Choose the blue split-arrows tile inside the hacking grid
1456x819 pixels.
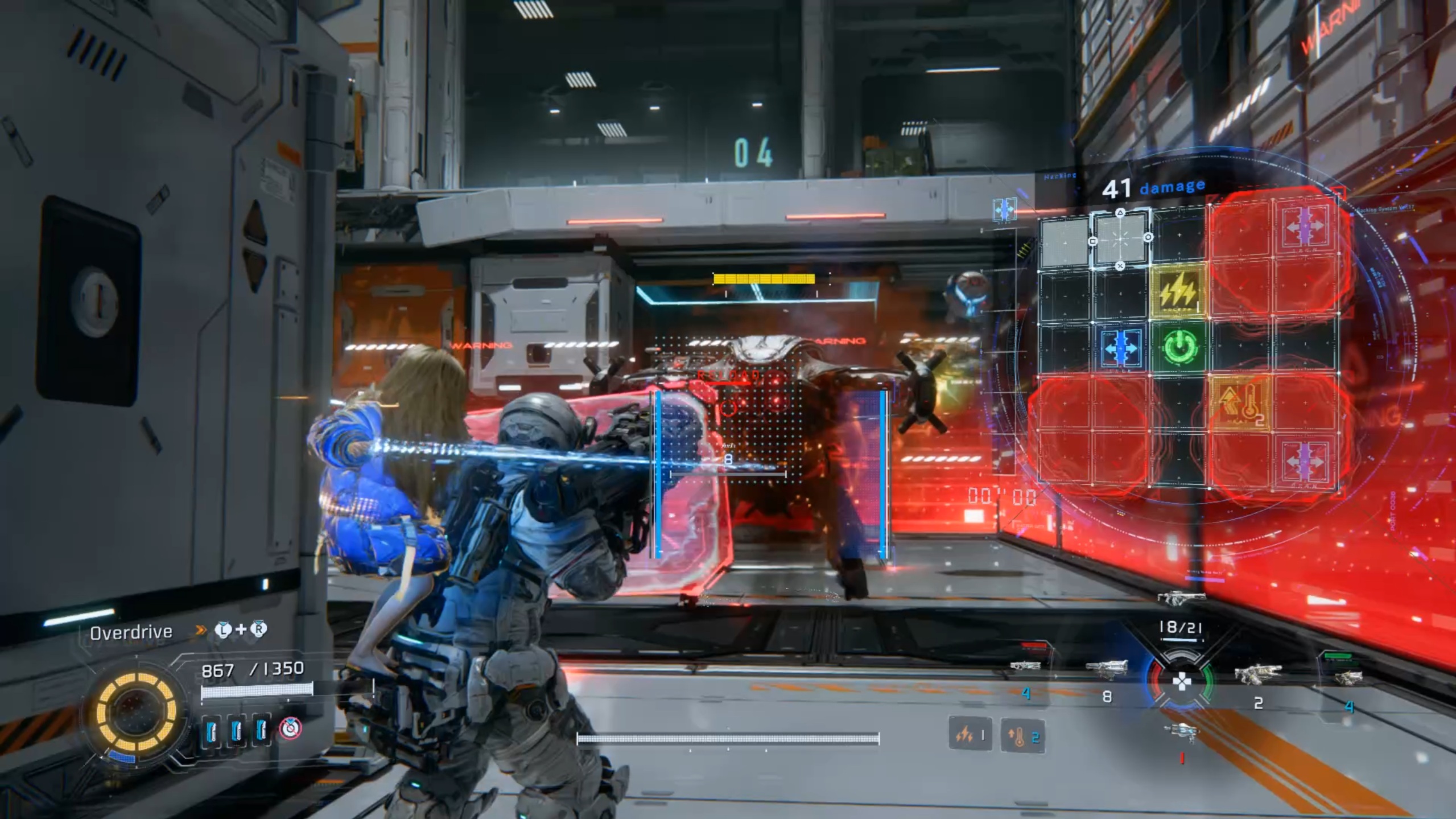point(1121,347)
